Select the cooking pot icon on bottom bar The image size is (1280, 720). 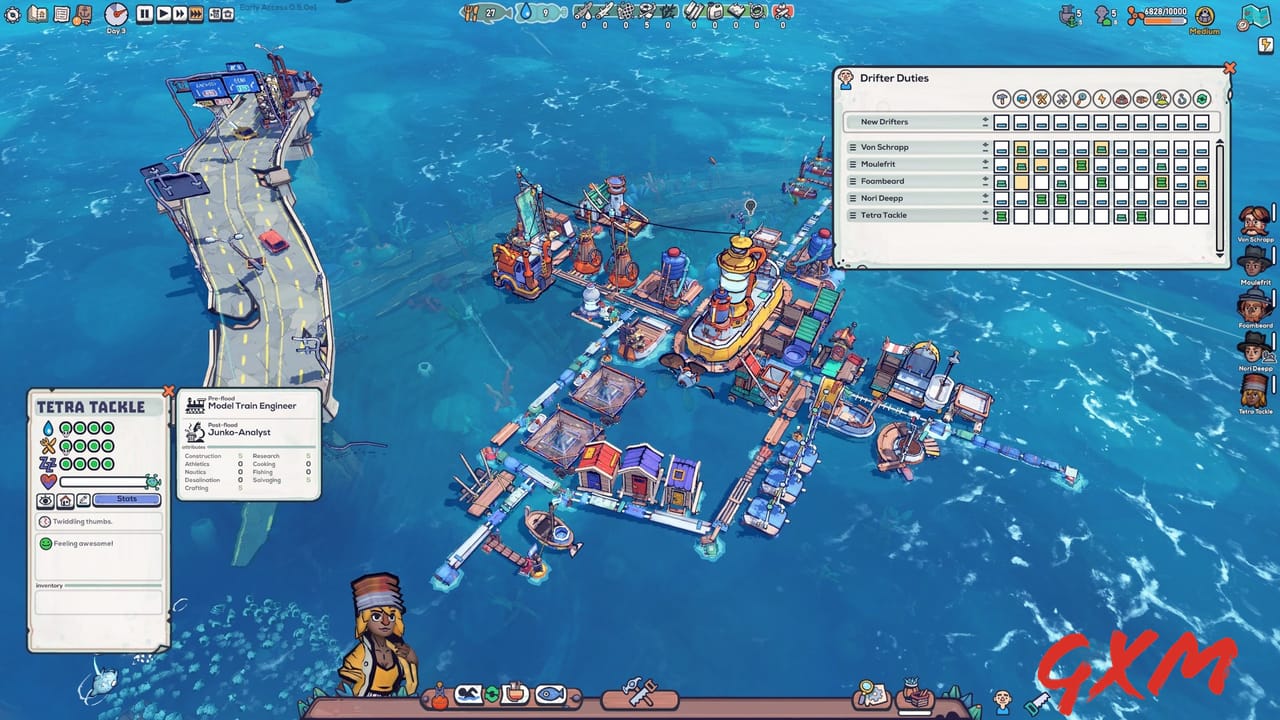click(x=512, y=691)
